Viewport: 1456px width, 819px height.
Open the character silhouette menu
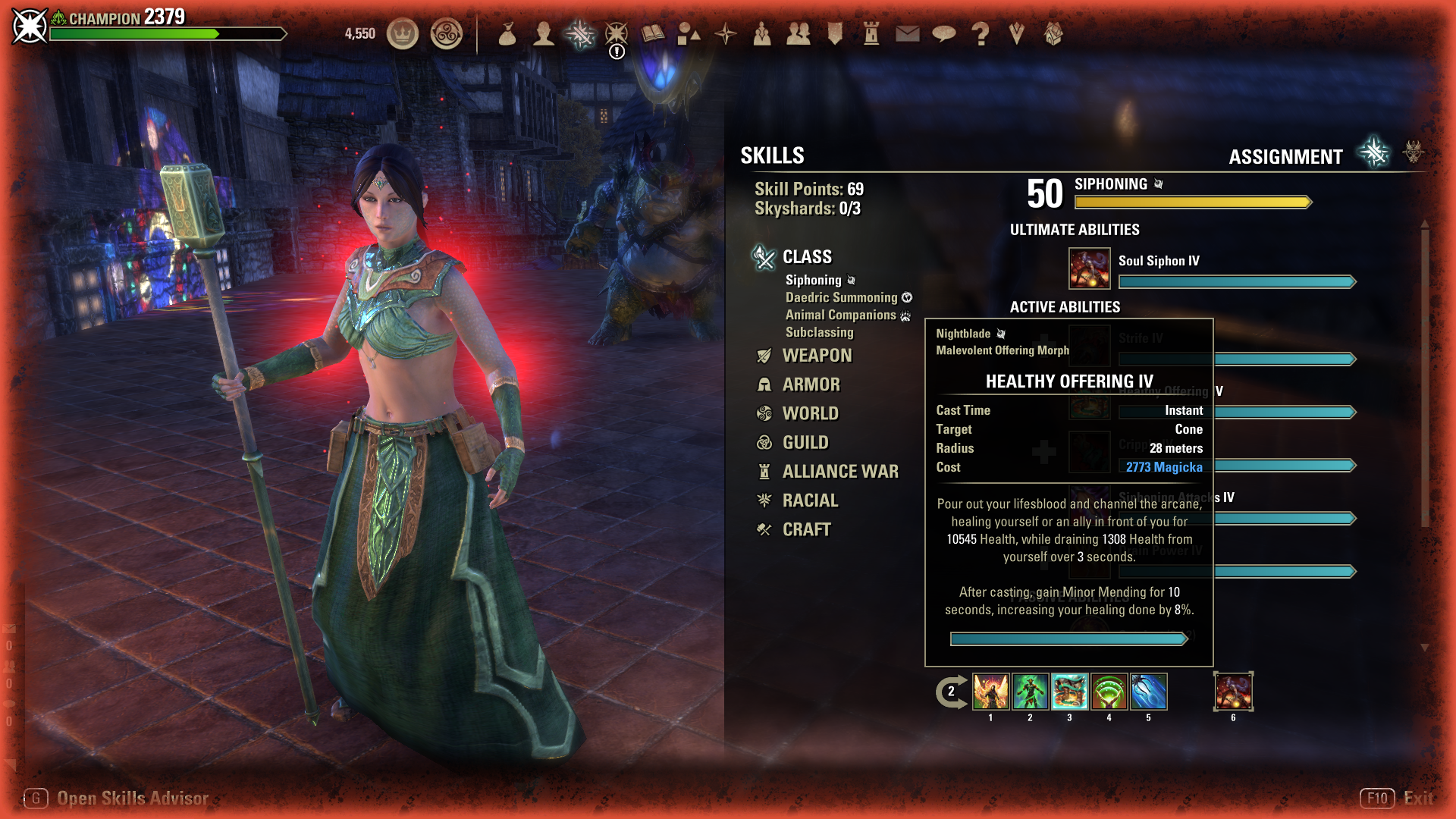point(543,34)
